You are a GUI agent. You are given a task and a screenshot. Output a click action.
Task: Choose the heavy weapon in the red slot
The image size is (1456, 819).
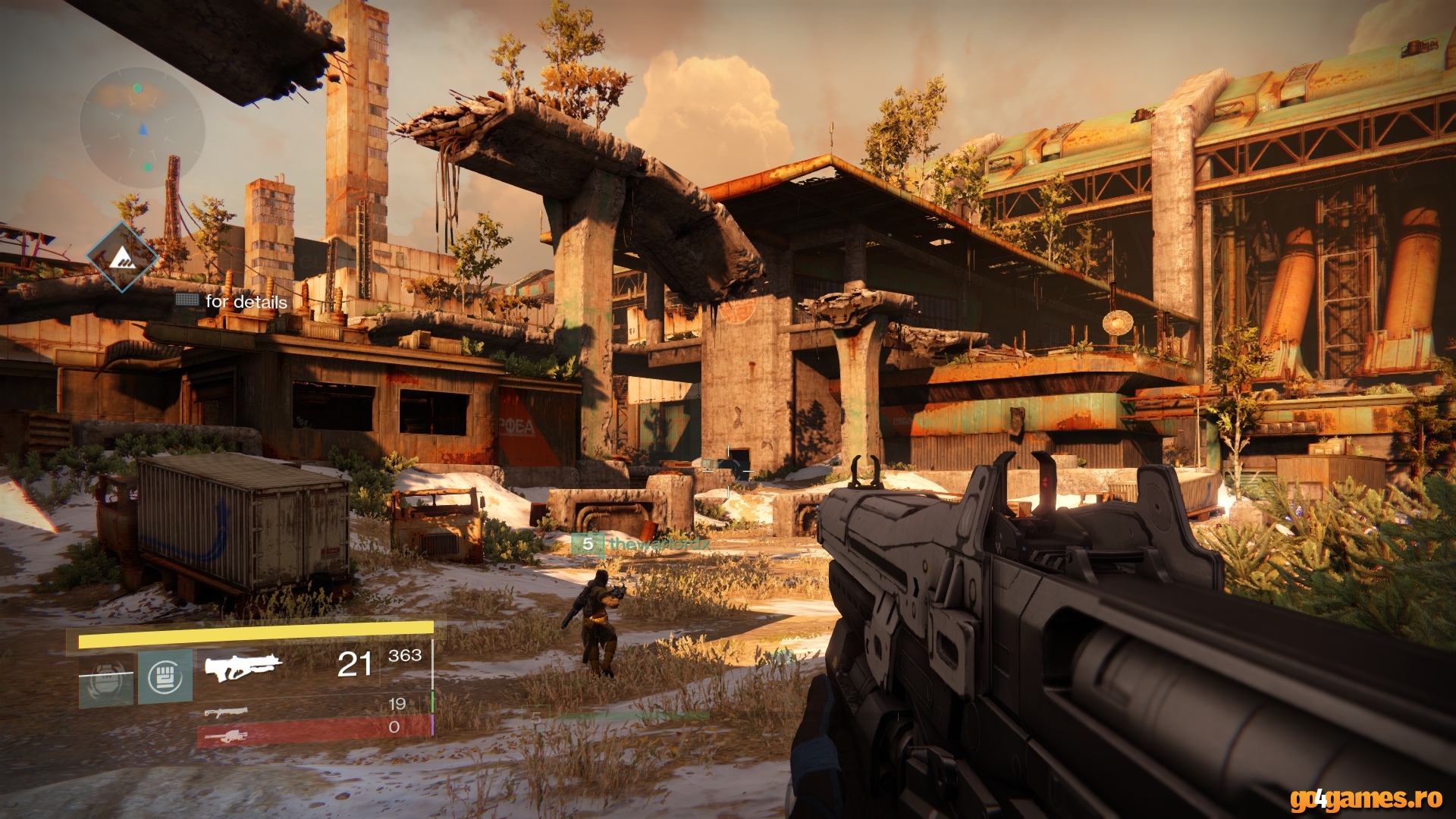coord(226,735)
